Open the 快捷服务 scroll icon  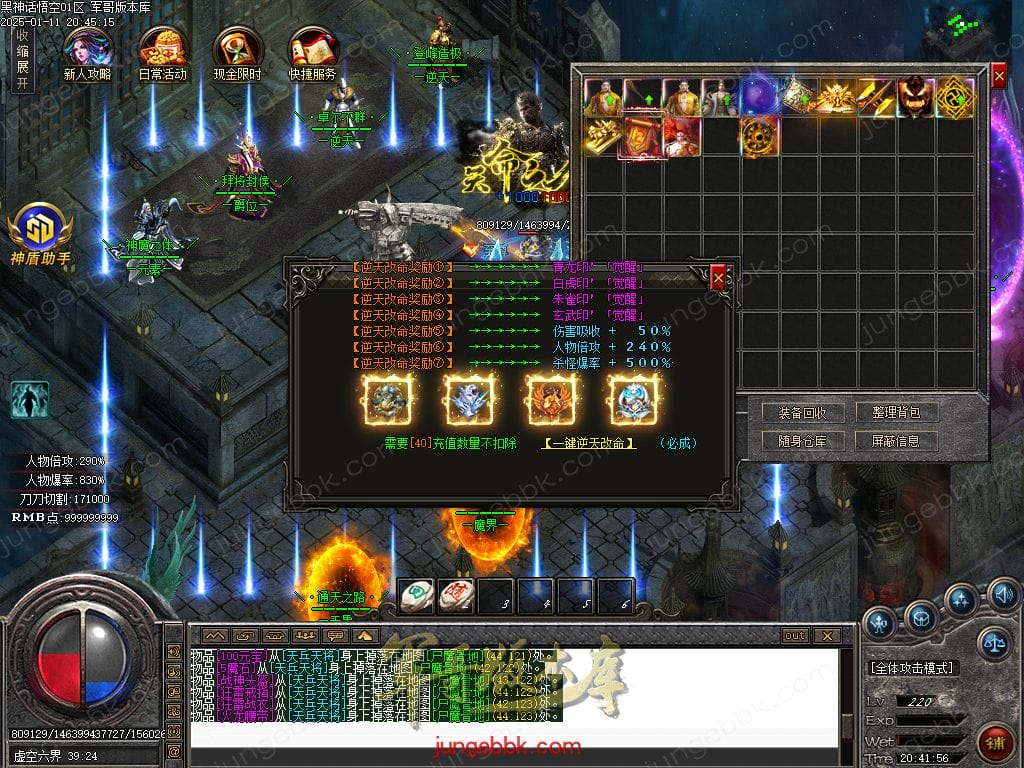pyautogui.click(x=312, y=52)
